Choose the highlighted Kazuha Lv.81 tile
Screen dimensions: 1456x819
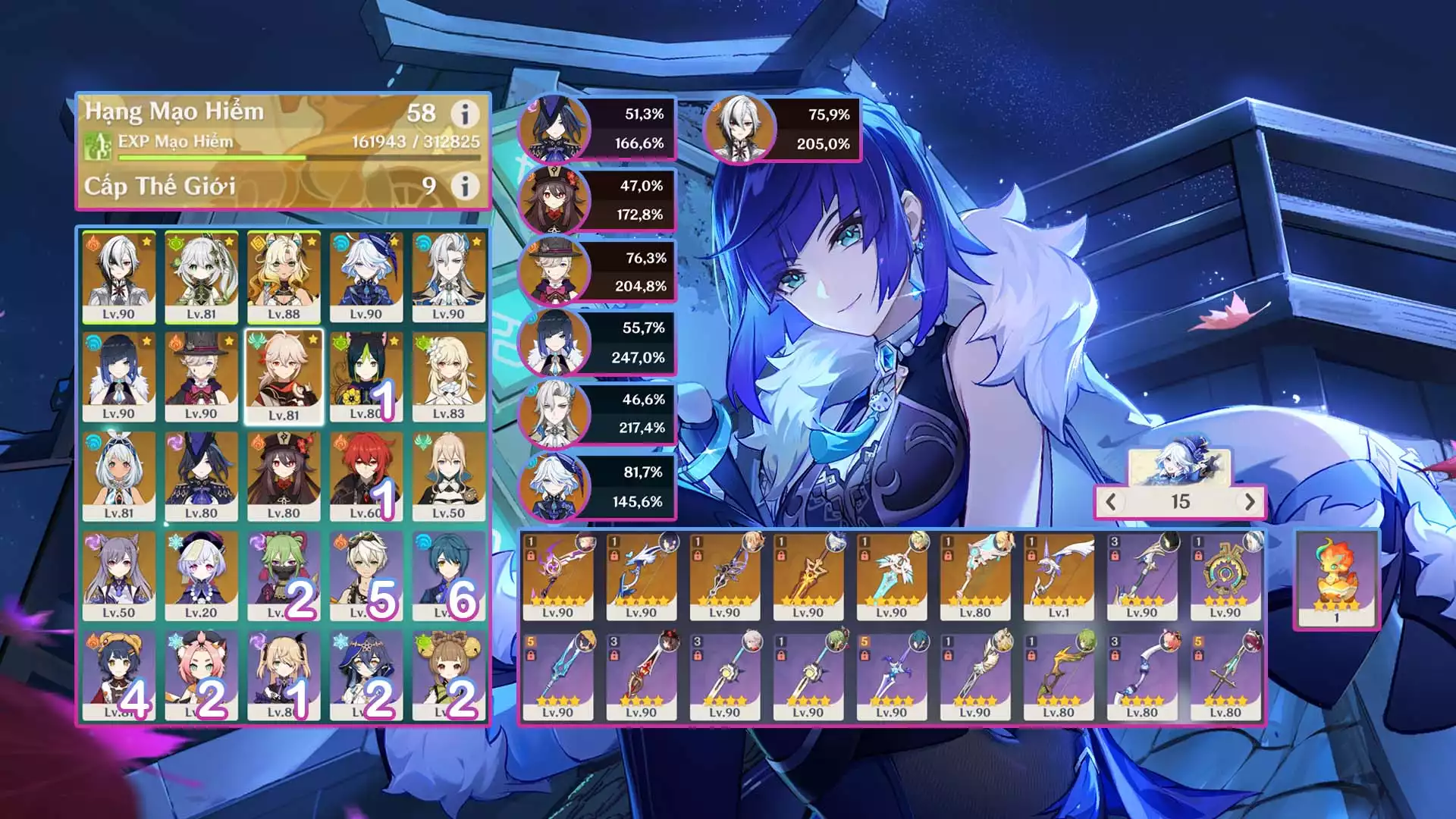(284, 377)
